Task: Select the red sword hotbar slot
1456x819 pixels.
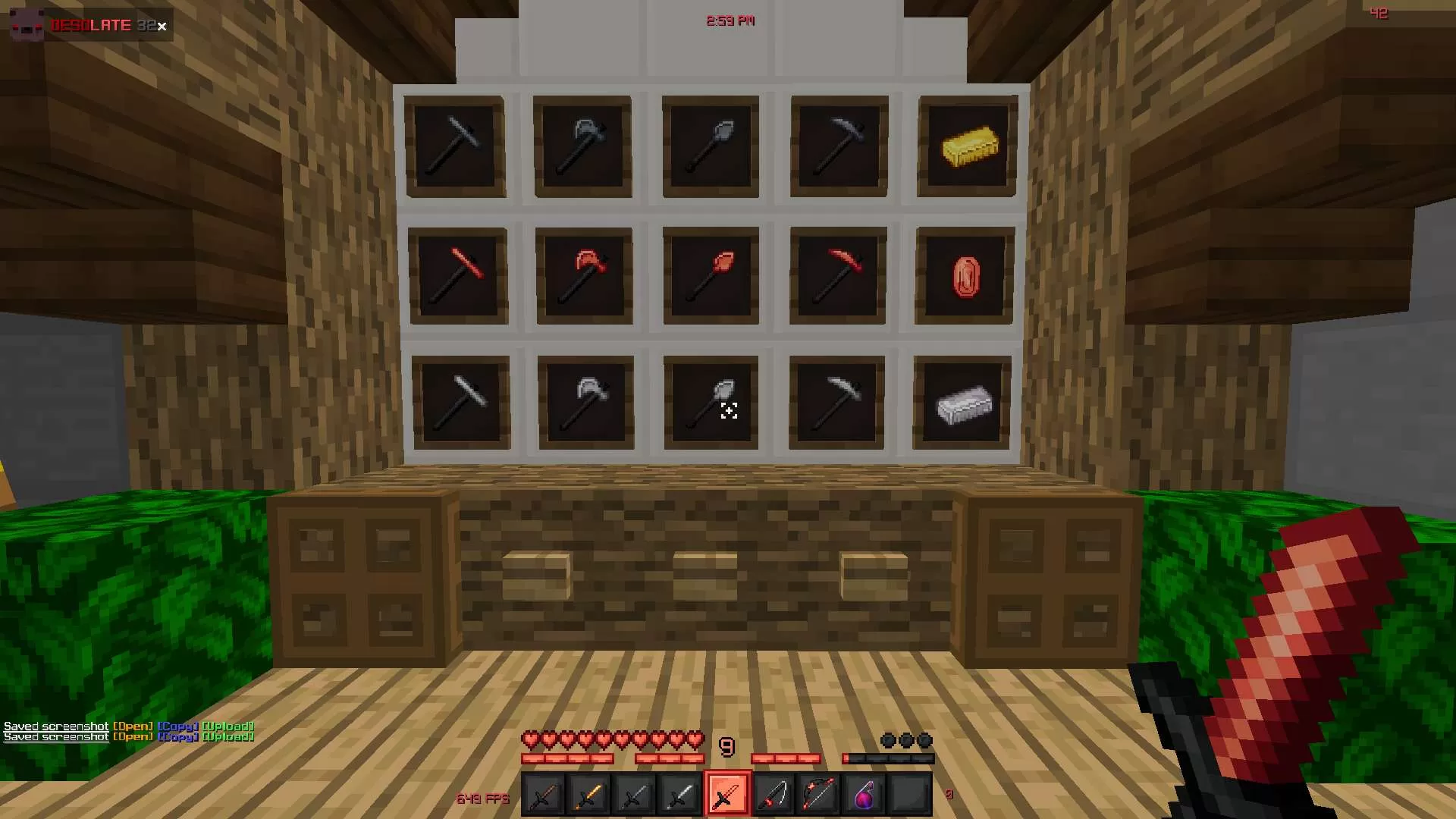Action: 726,792
